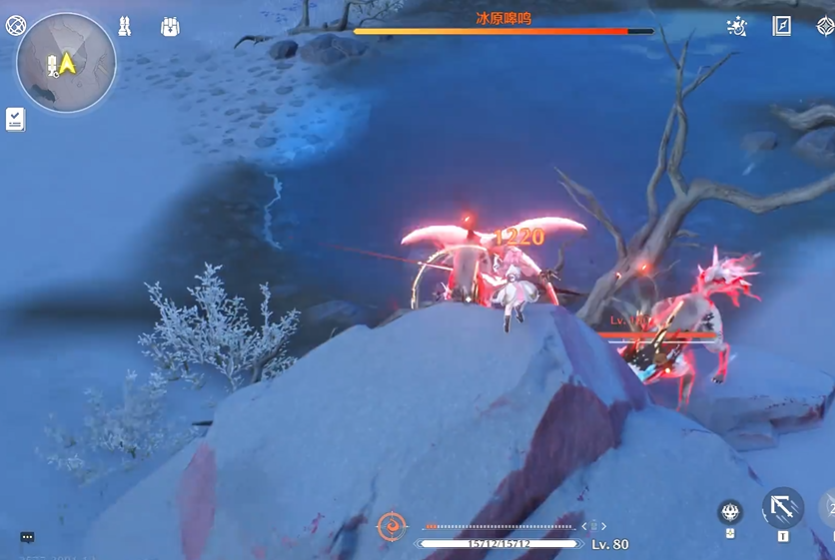The image size is (835, 560).
Task: Open the circular minimap
Action: tap(66, 63)
